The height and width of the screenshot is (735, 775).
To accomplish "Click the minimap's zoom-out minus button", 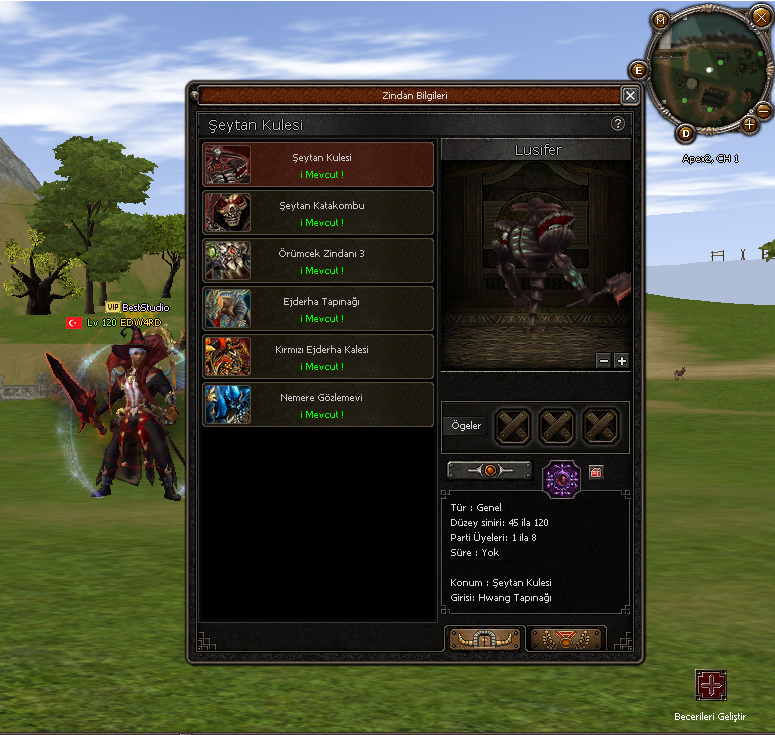I will pos(763,109).
